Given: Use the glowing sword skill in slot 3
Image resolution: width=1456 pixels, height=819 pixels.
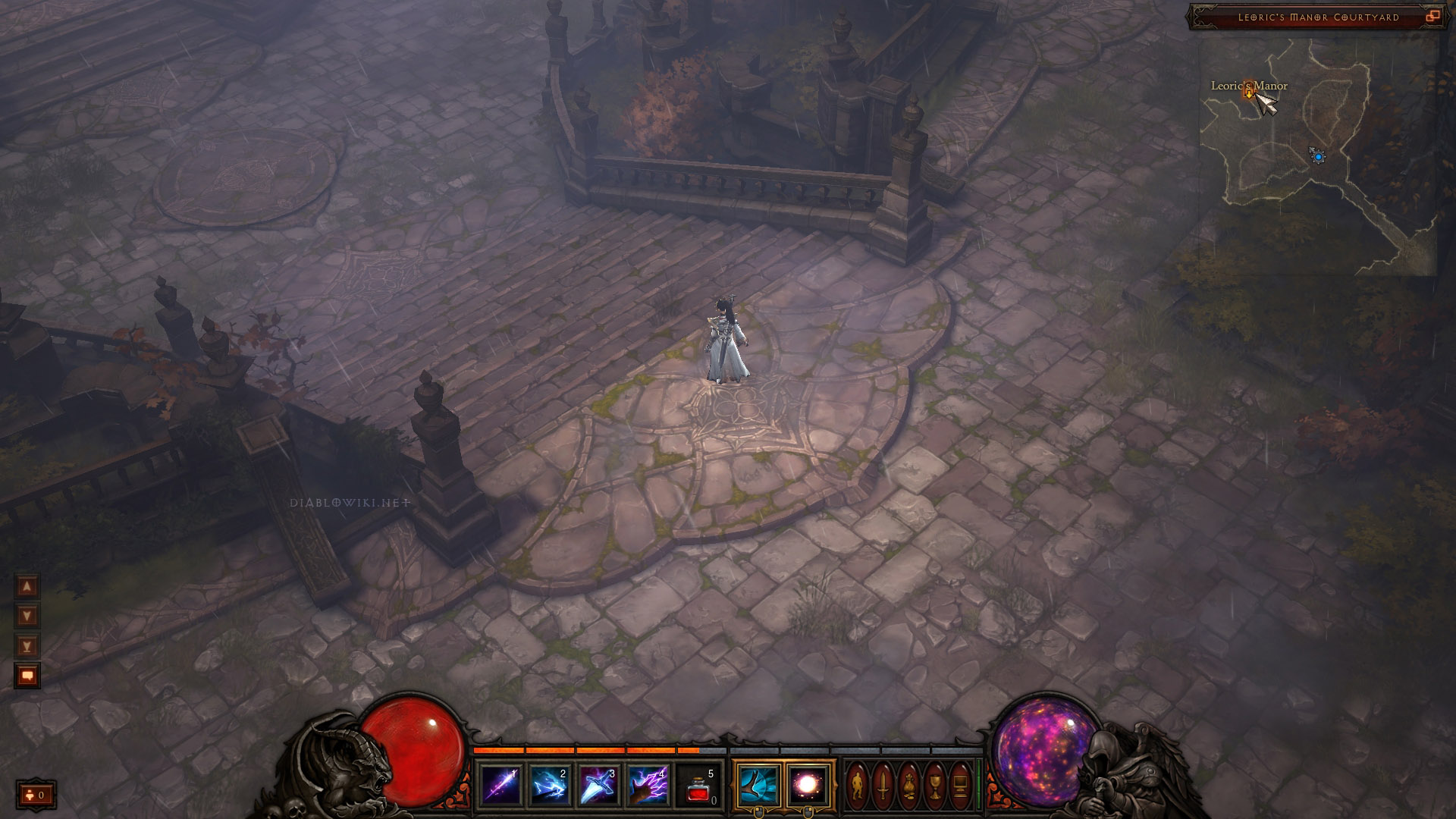Looking at the screenshot, I should 600,785.
